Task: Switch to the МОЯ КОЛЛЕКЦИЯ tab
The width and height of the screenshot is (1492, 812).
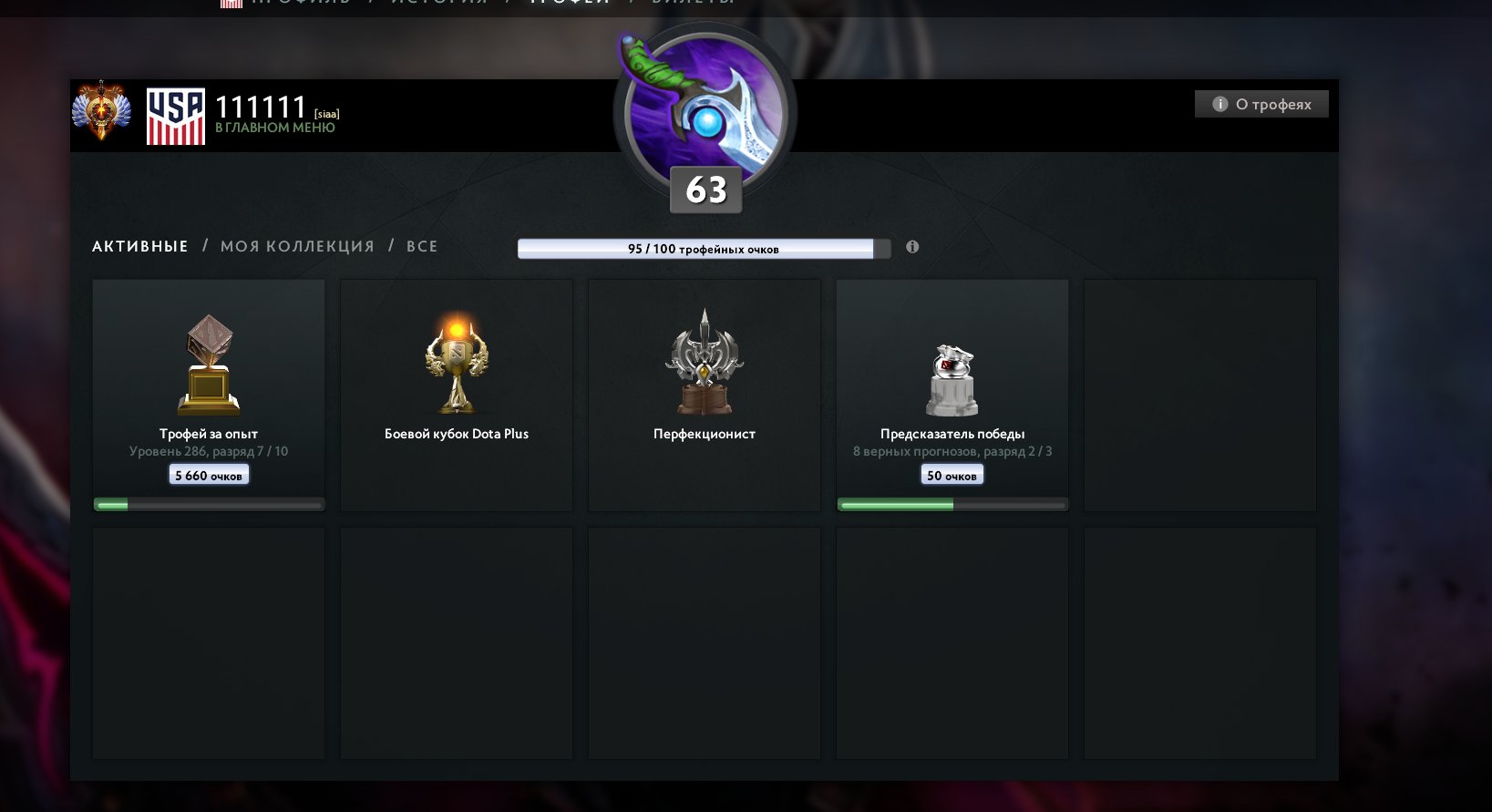Action: pos(296,246)
